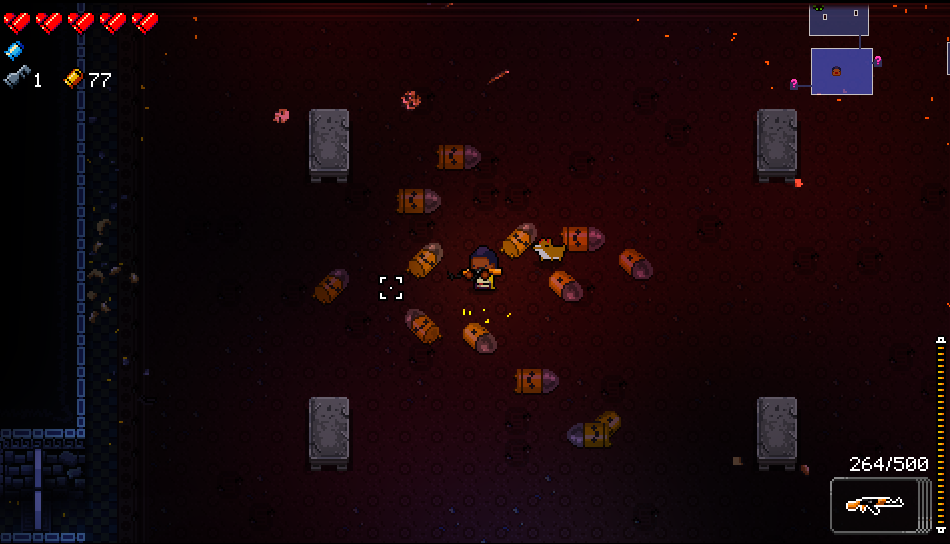Click the key icon

pos(16,78)
